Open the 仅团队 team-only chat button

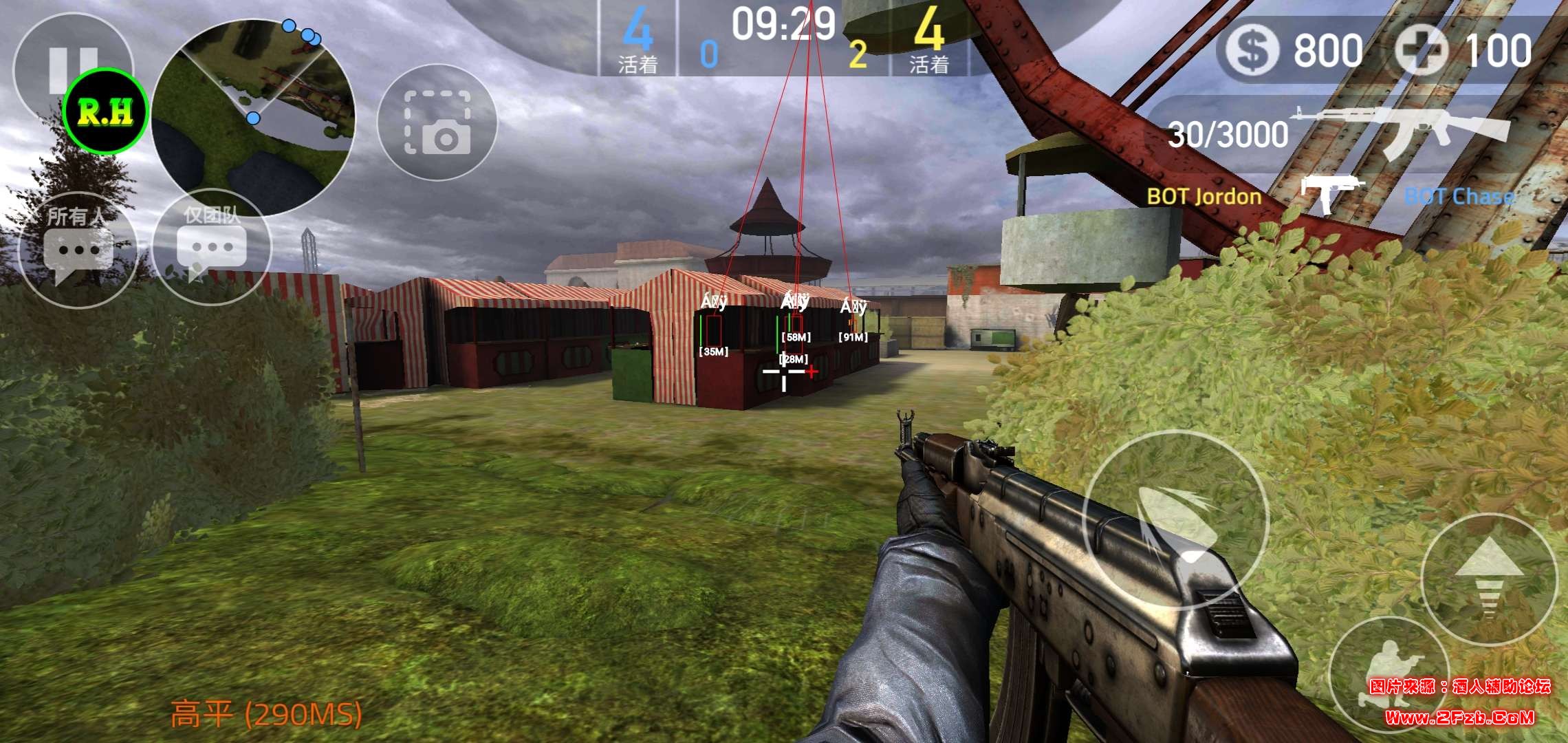pos(212,246)
